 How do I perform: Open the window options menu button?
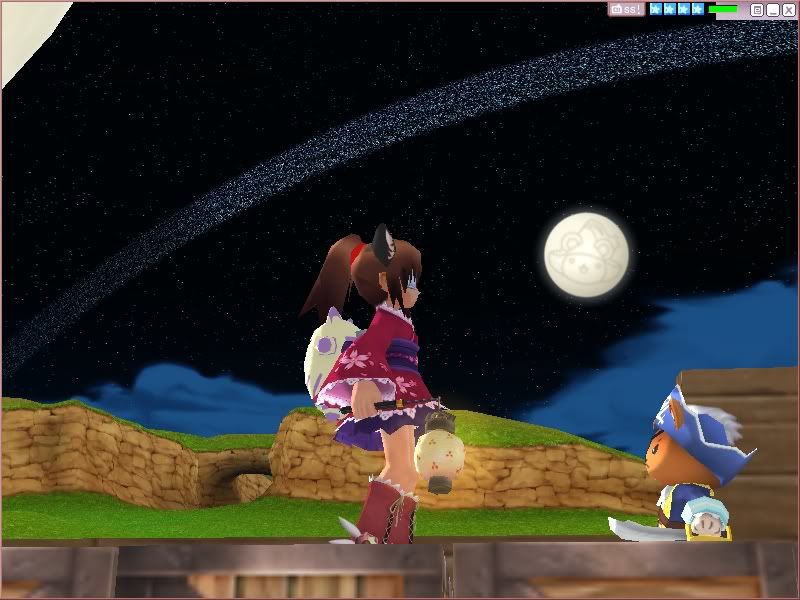(x=757, y=10)
